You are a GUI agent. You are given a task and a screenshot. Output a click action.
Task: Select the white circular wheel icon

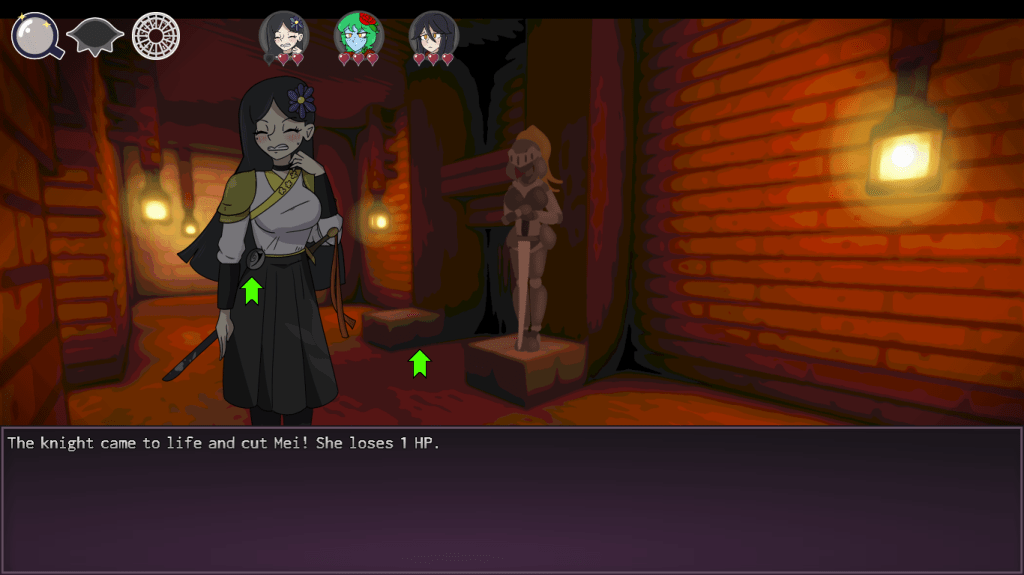point(155,36)
